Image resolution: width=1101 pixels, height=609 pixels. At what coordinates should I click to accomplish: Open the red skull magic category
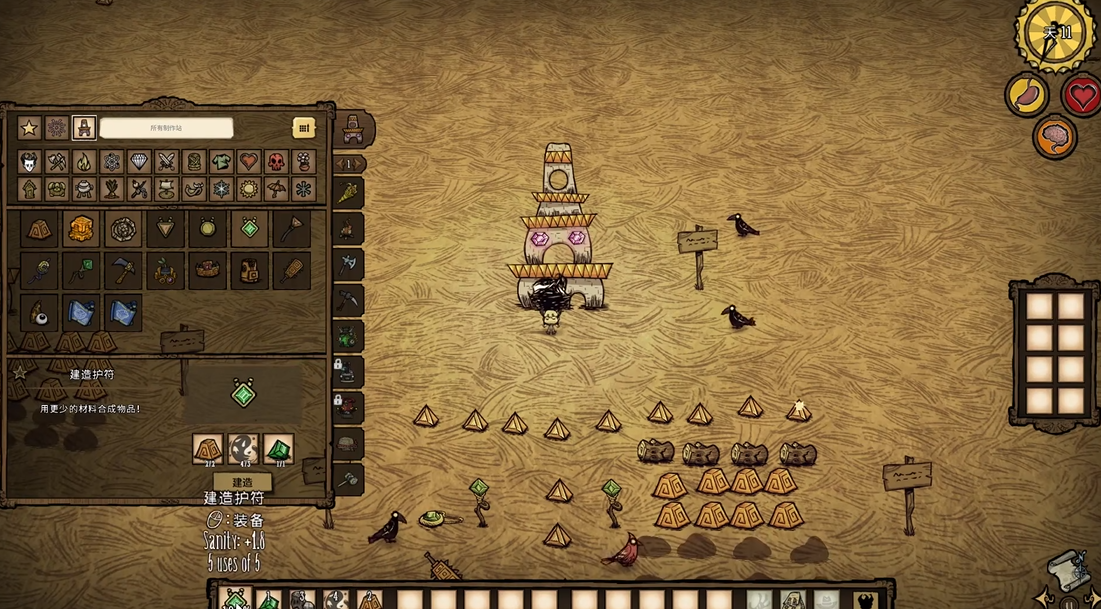[x=276, y=162]
